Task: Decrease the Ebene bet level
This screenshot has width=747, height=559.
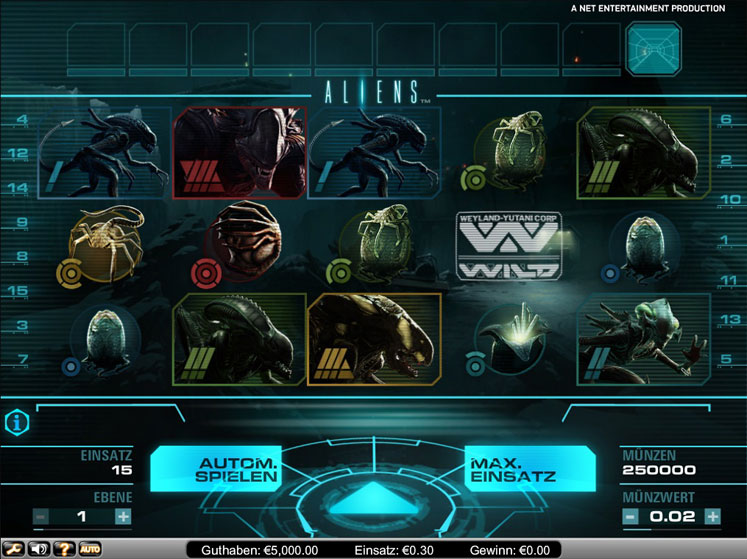Action: pyautogui.click(x=41, y=517)
